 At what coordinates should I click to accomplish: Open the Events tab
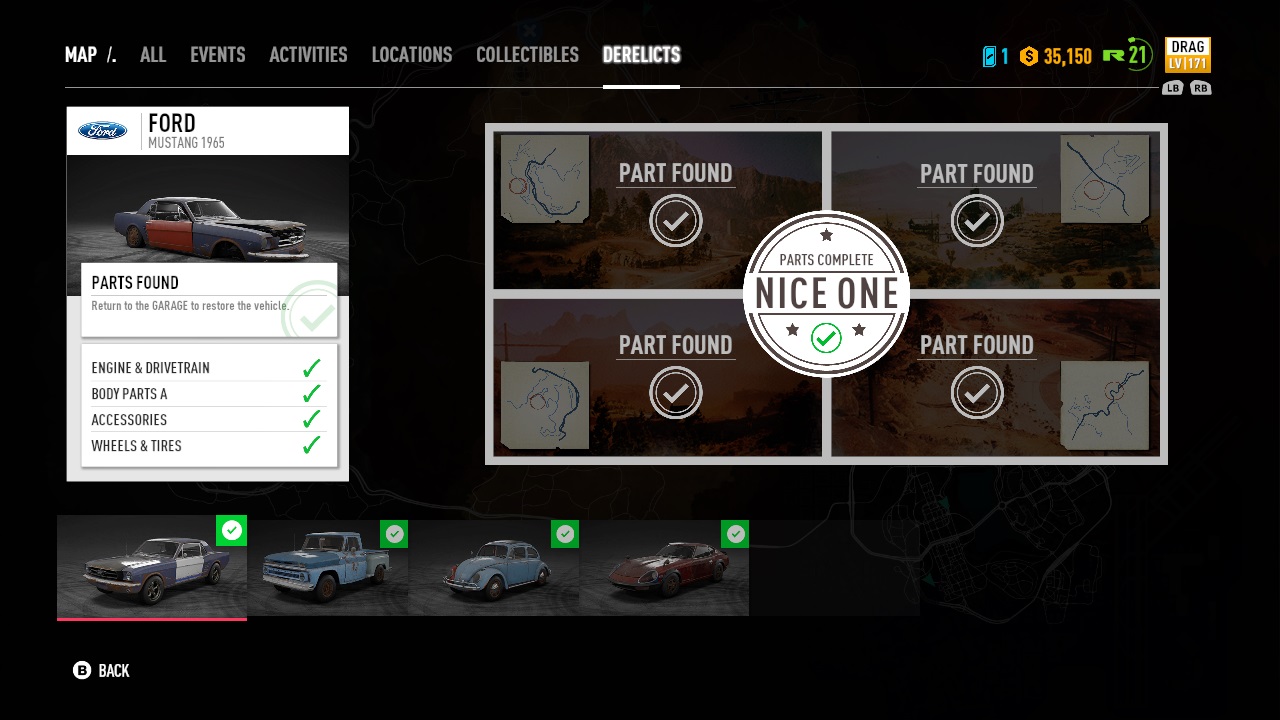click(217, 55)
